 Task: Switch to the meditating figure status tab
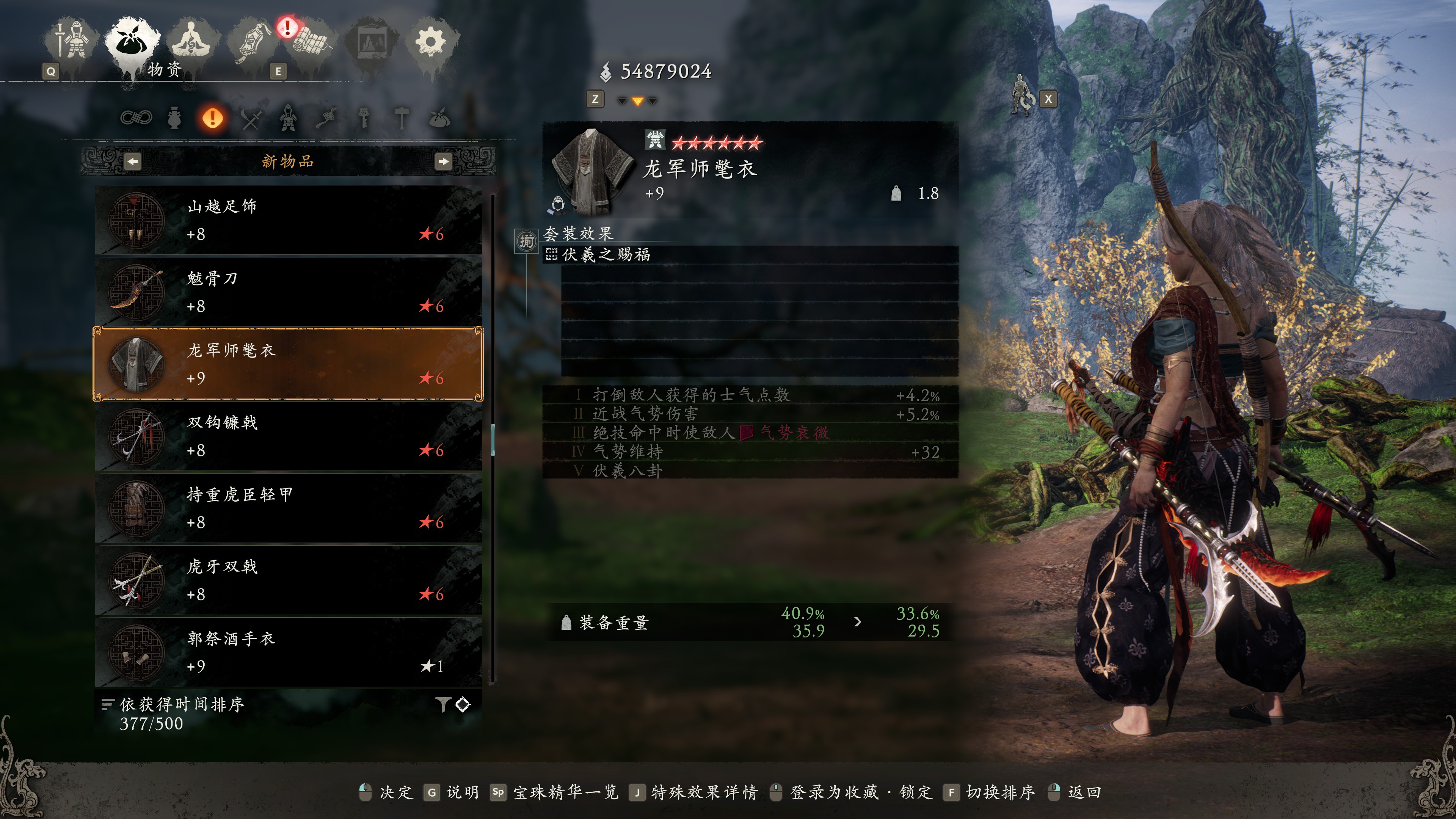point(192,41)
